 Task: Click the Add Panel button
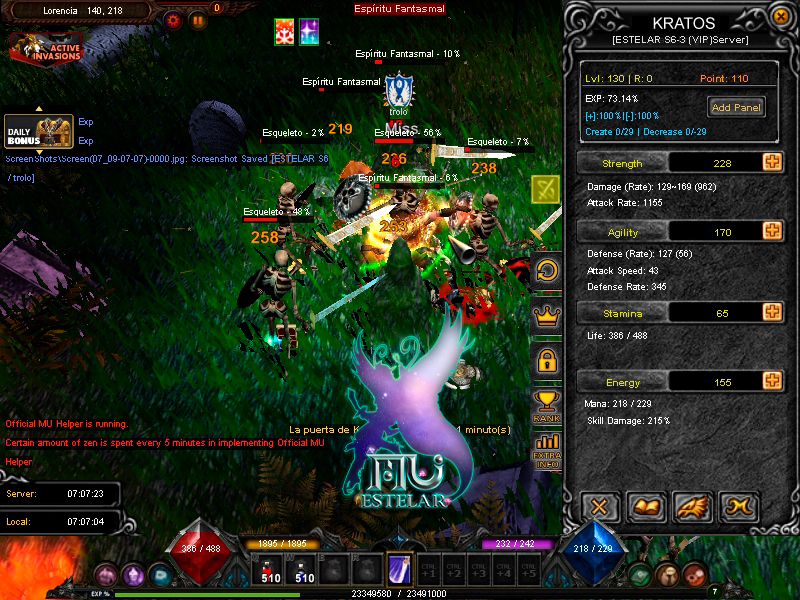(736, 107)
